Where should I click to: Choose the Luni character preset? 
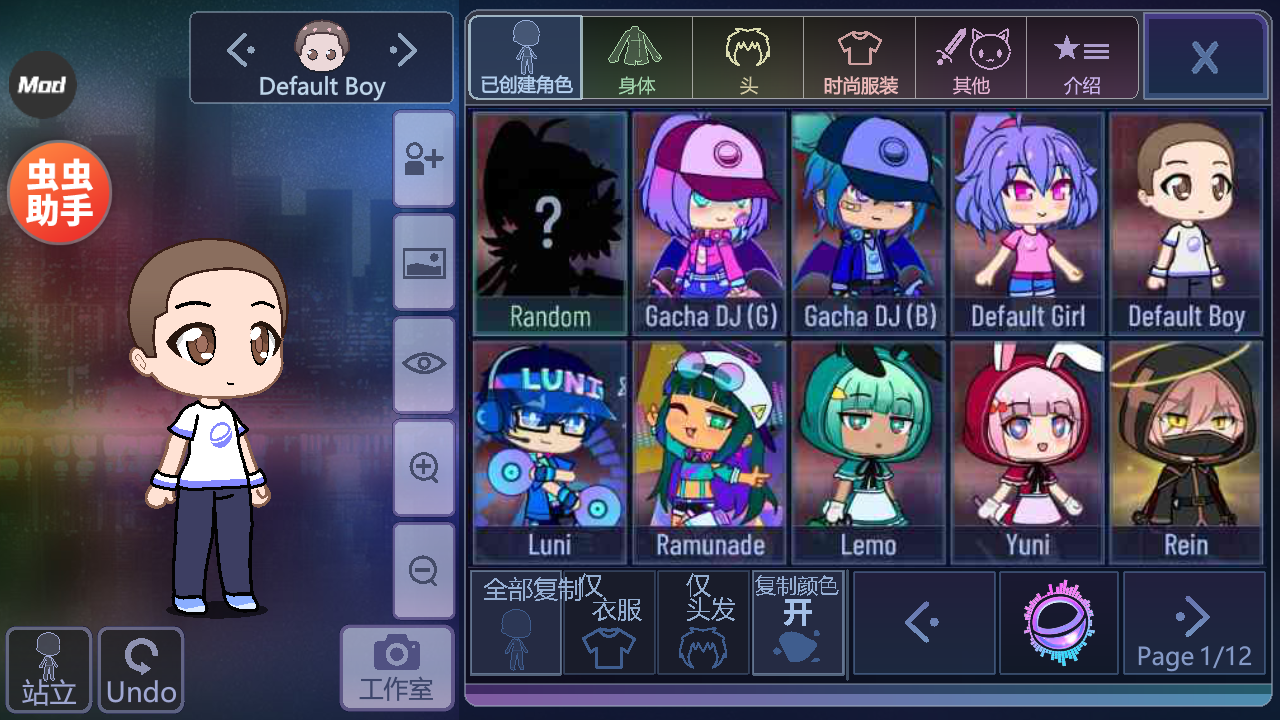coord(550,452)
